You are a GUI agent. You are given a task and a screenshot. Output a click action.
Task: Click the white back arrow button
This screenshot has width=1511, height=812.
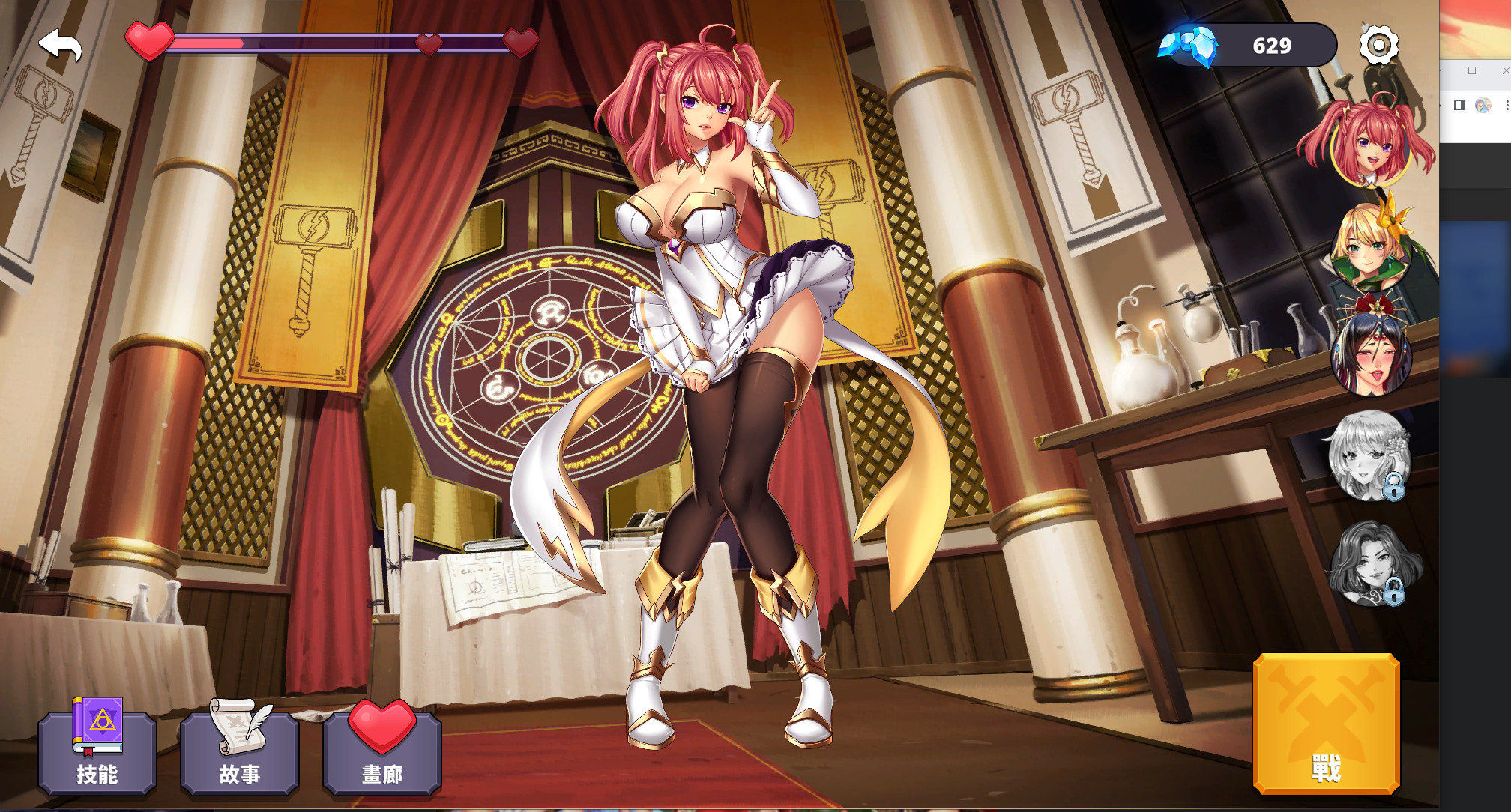point(60,45)
